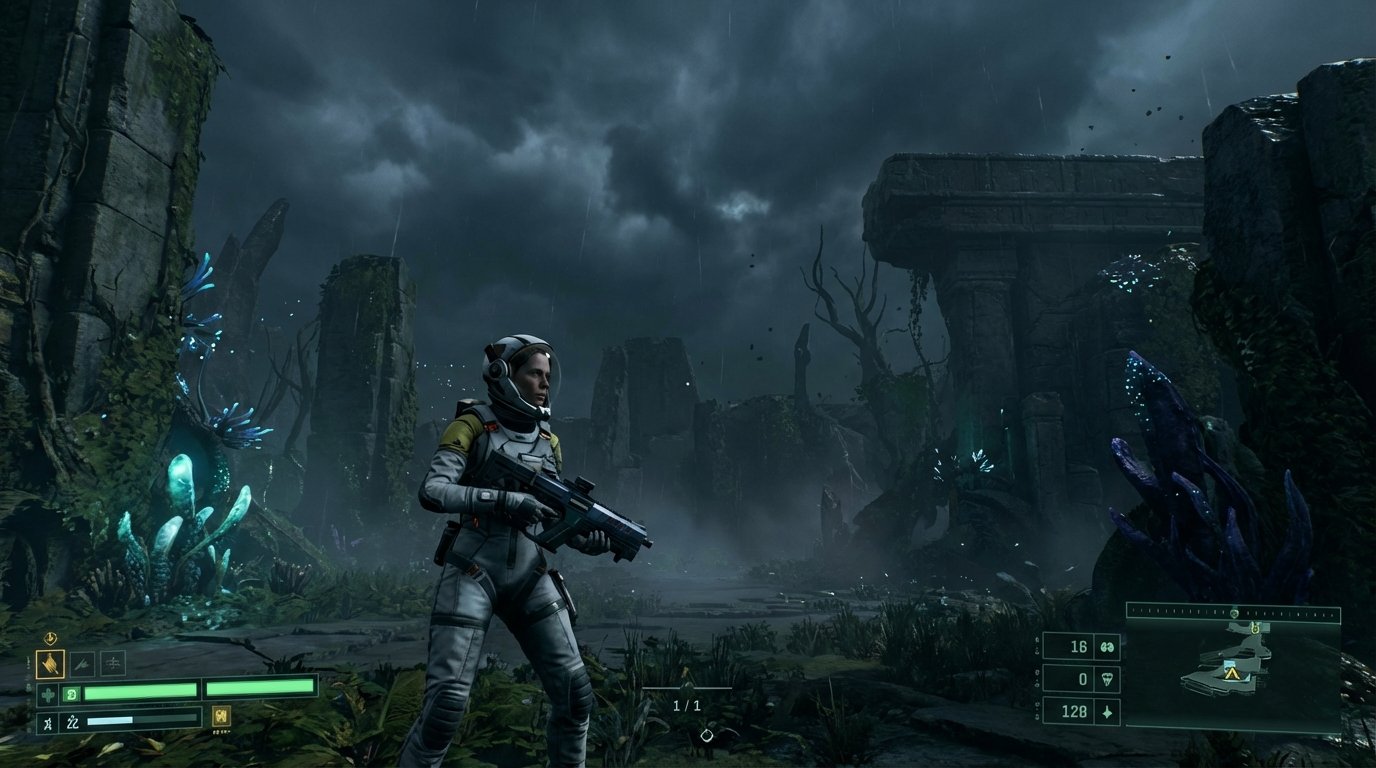Viewport: 1376px width, 768px height.
Task: Click the compass strip above the minimap
Action: (x=1232, y=612)
